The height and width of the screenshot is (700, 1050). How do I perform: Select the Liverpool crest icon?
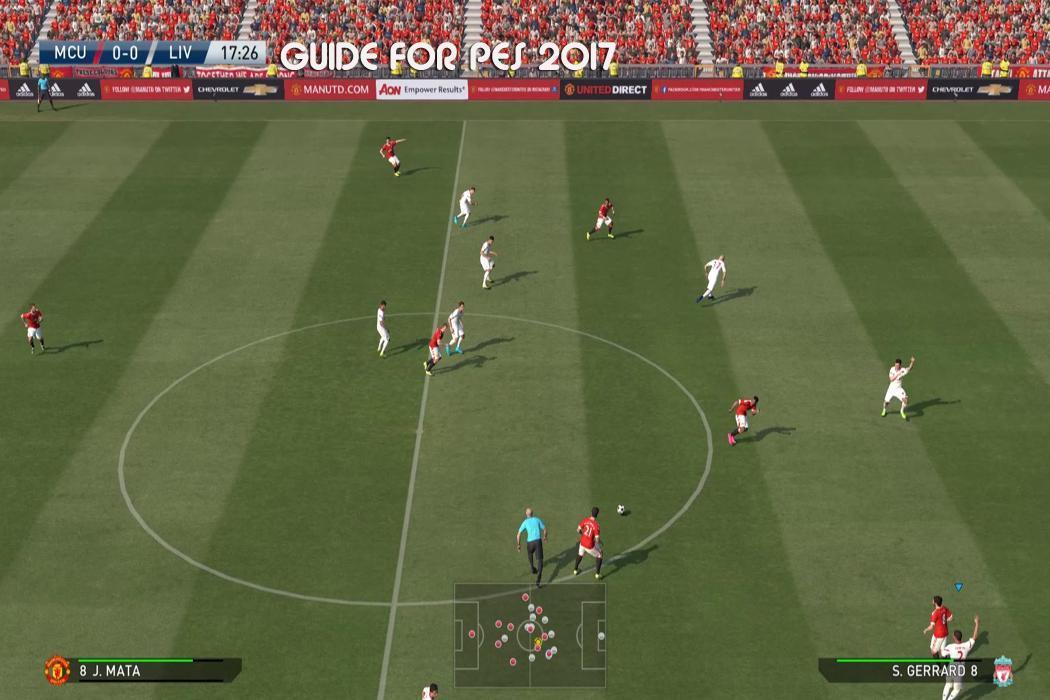point(1002,671)
